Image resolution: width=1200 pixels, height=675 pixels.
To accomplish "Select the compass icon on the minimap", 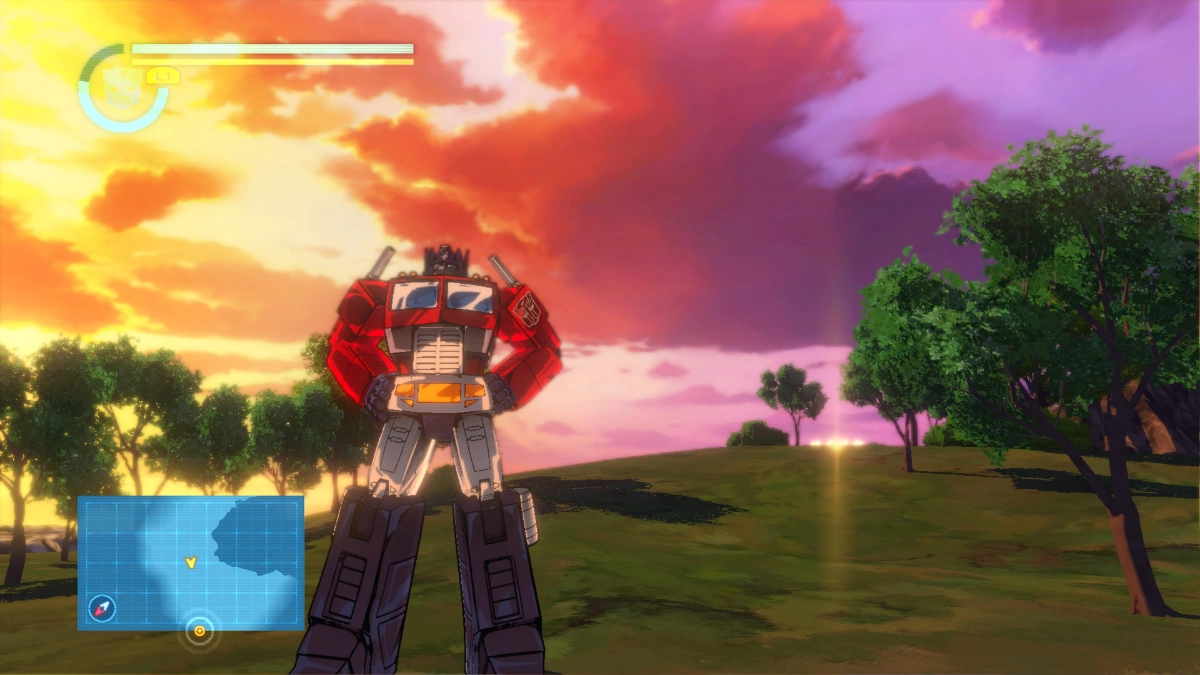I will pyautogui.click(x=101, y=606).
